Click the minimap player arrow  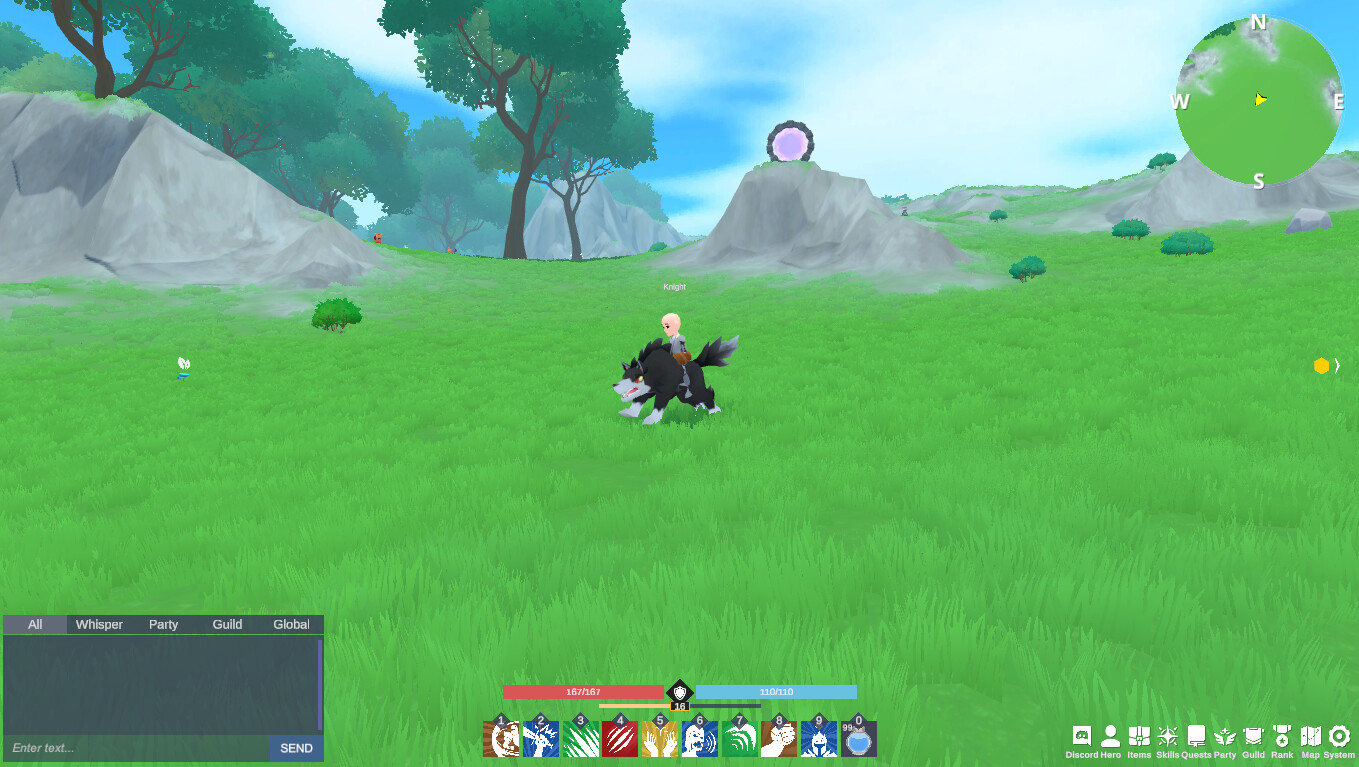point(1260,100)
